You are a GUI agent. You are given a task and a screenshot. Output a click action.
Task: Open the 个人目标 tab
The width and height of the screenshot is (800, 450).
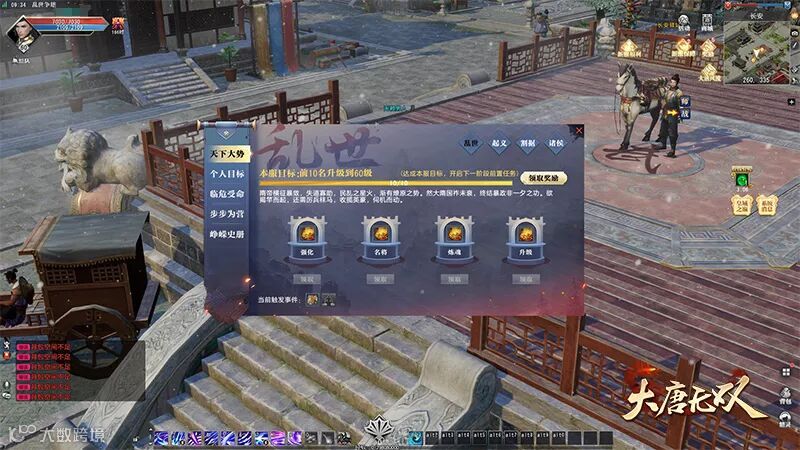point(226,173)
